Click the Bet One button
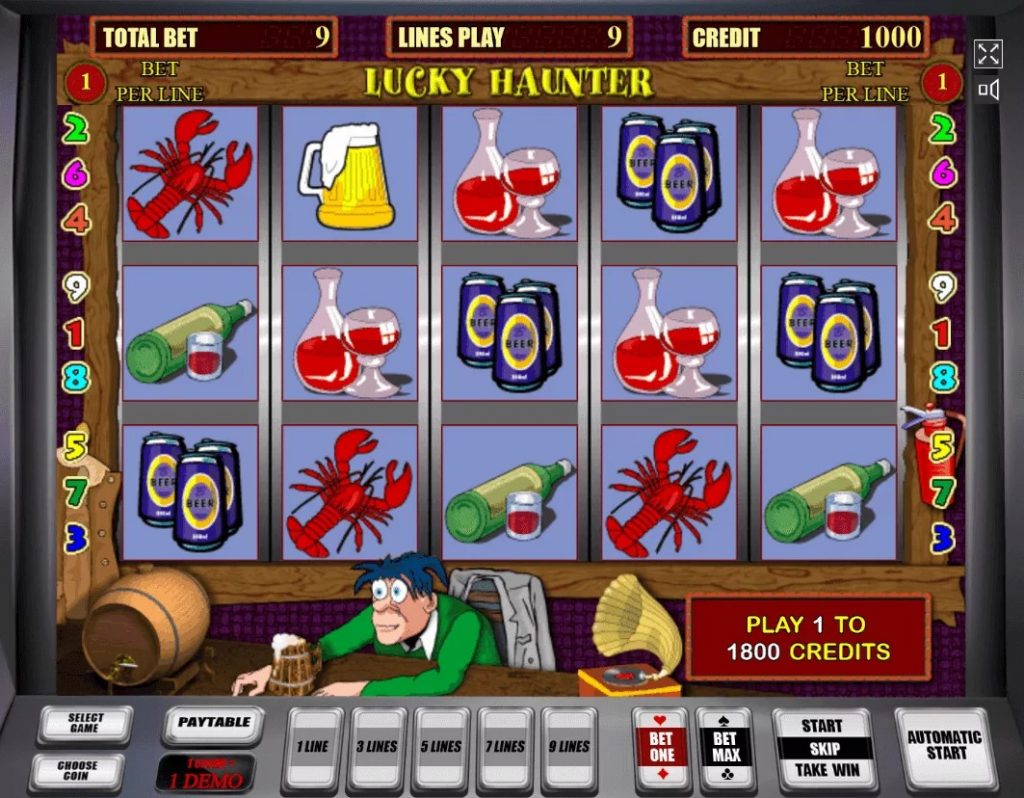 [661, 748]
